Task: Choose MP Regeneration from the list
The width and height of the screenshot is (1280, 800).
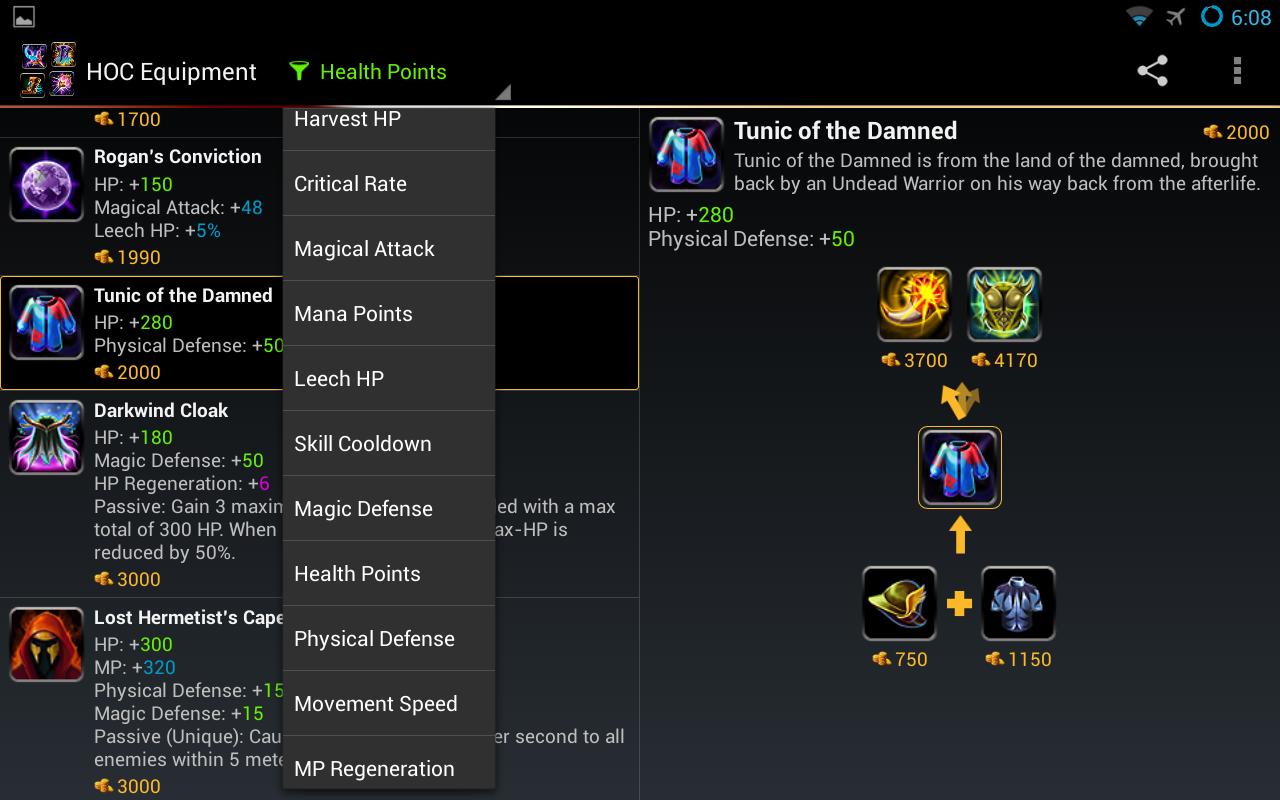Action: pyautogui.click(x=388, y=768)
